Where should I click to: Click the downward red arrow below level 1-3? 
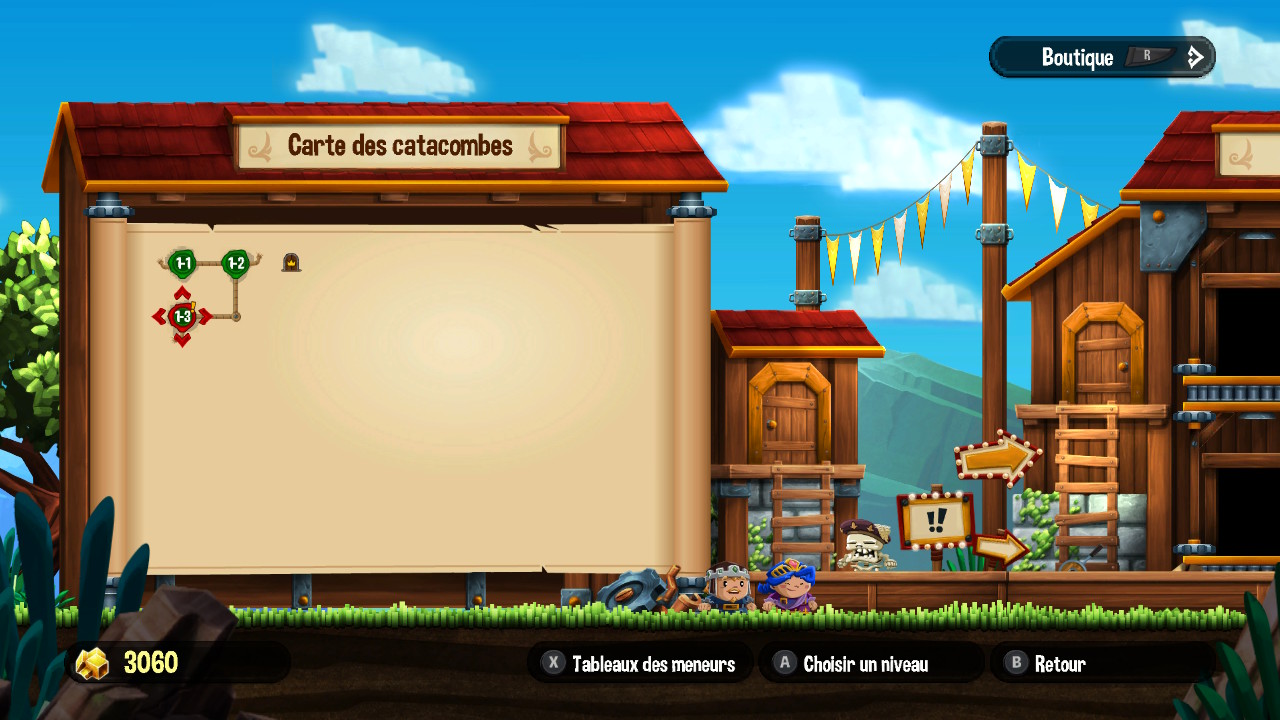181,338
